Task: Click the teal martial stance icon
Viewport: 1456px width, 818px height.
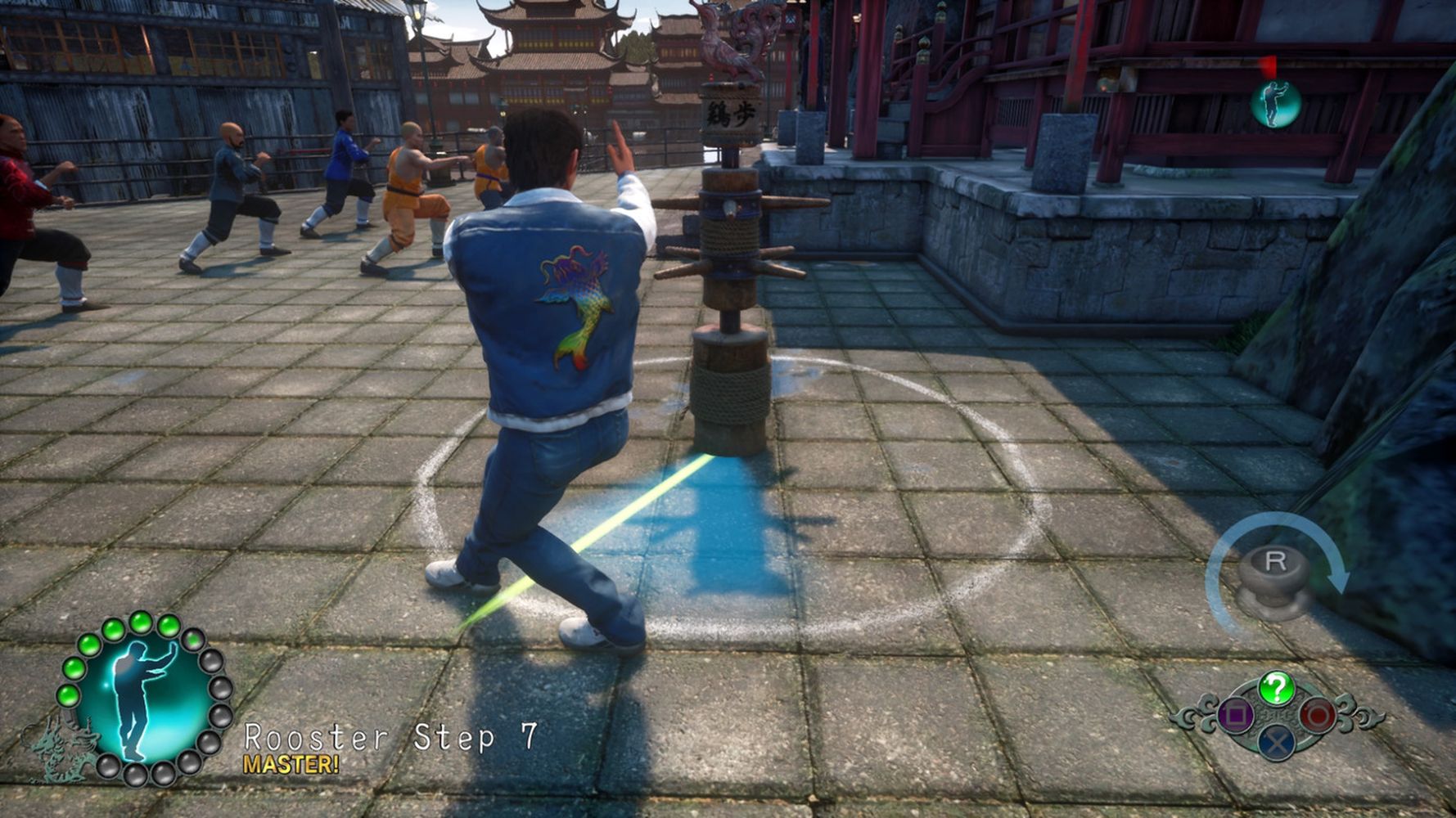Action: [1275, 105]
